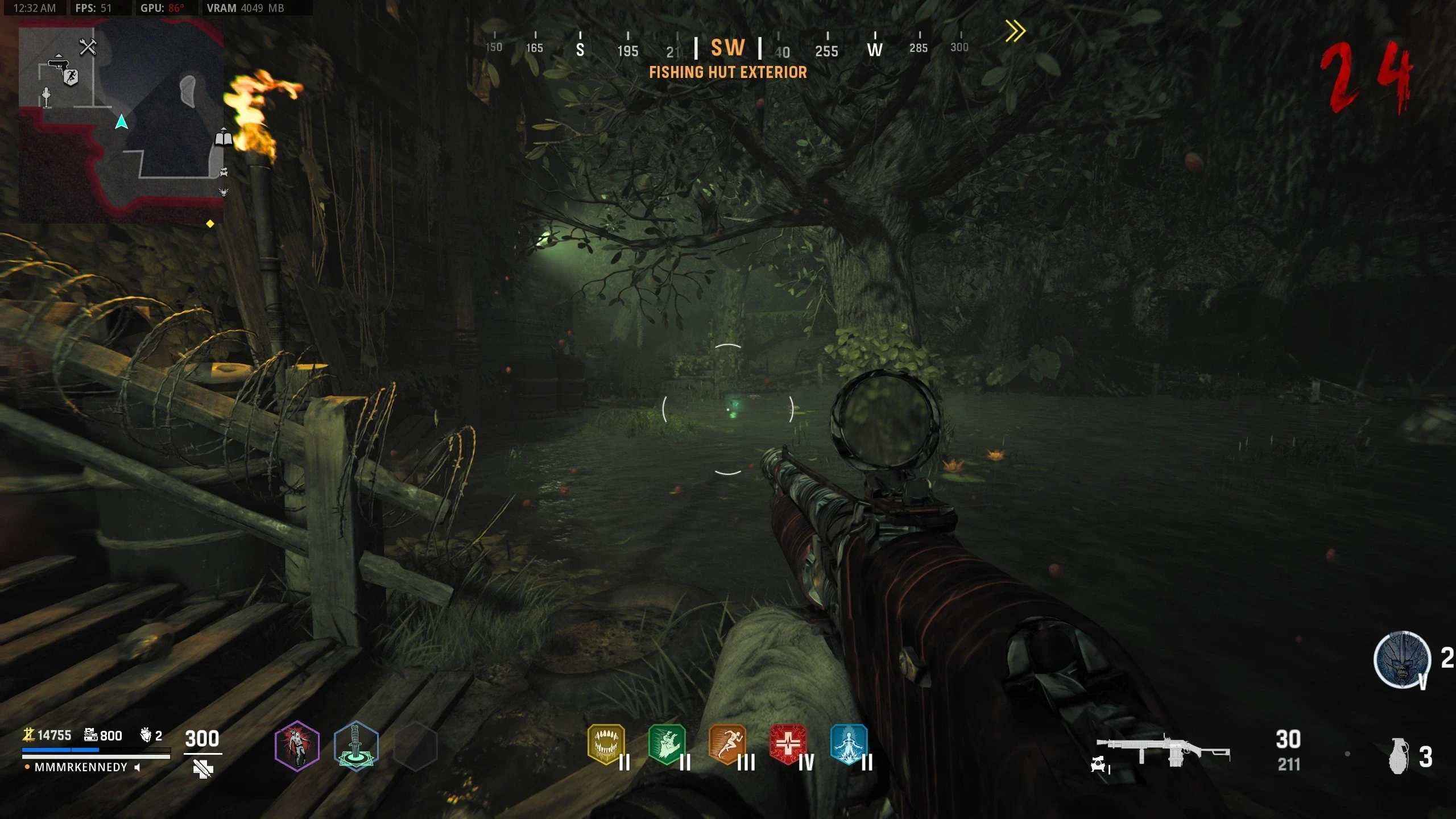Click the blue glowing figure perk icon
The width and height of the screenshot is (1456, 819).
pyautogui.click(x=849, y=743)
